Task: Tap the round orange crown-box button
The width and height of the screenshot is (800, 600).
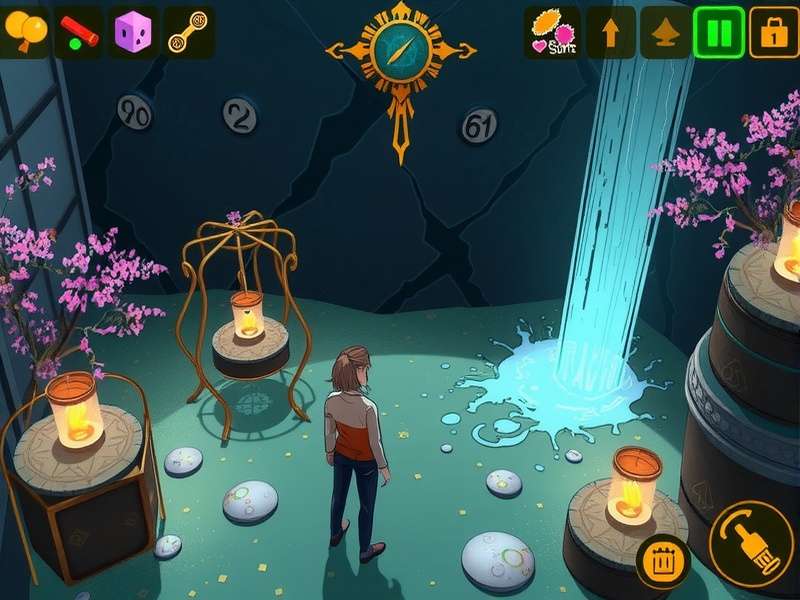Action: click(x=662, y=561)
